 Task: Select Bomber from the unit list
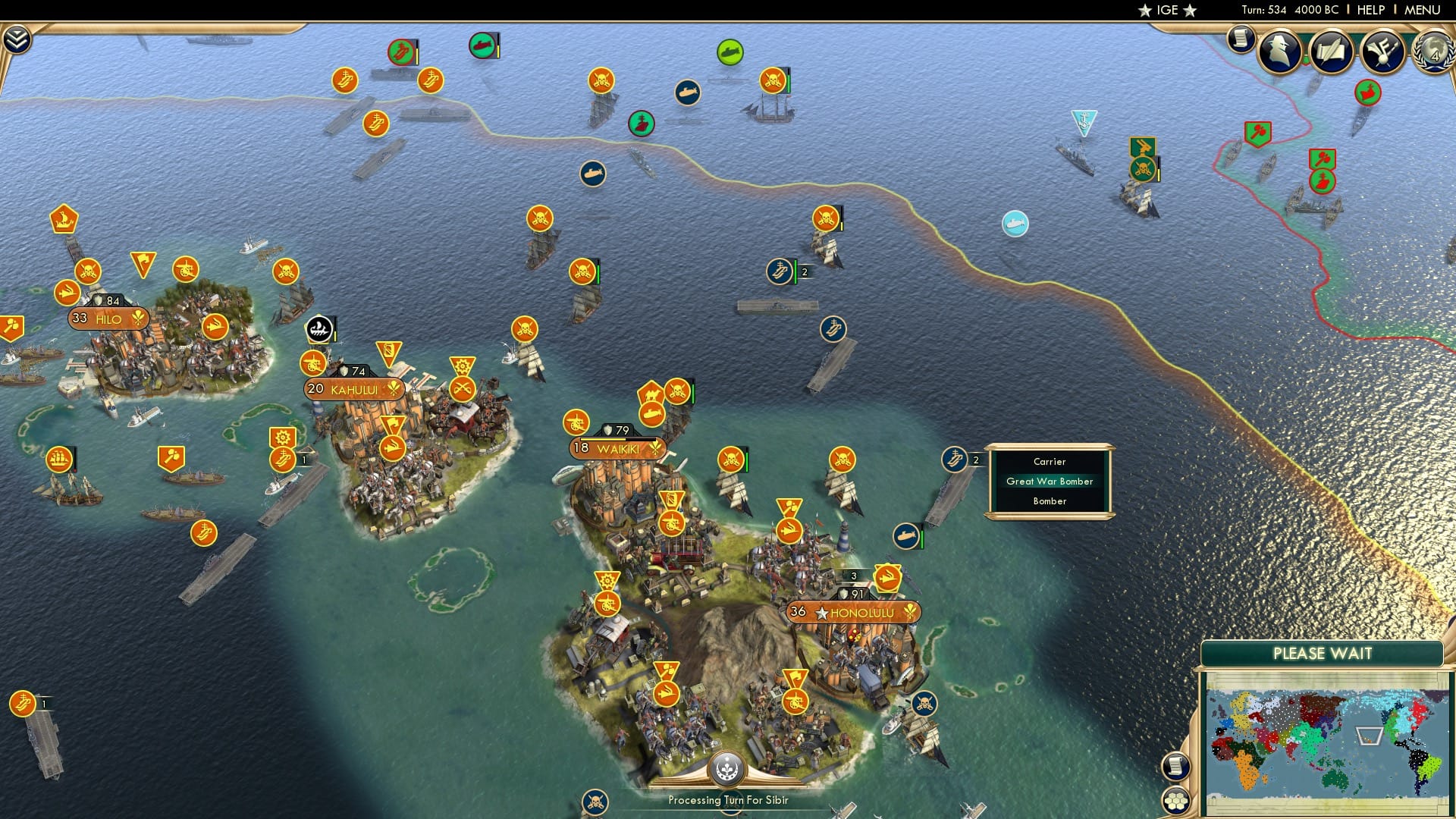pyautogui.click(x=1049, y=501)
